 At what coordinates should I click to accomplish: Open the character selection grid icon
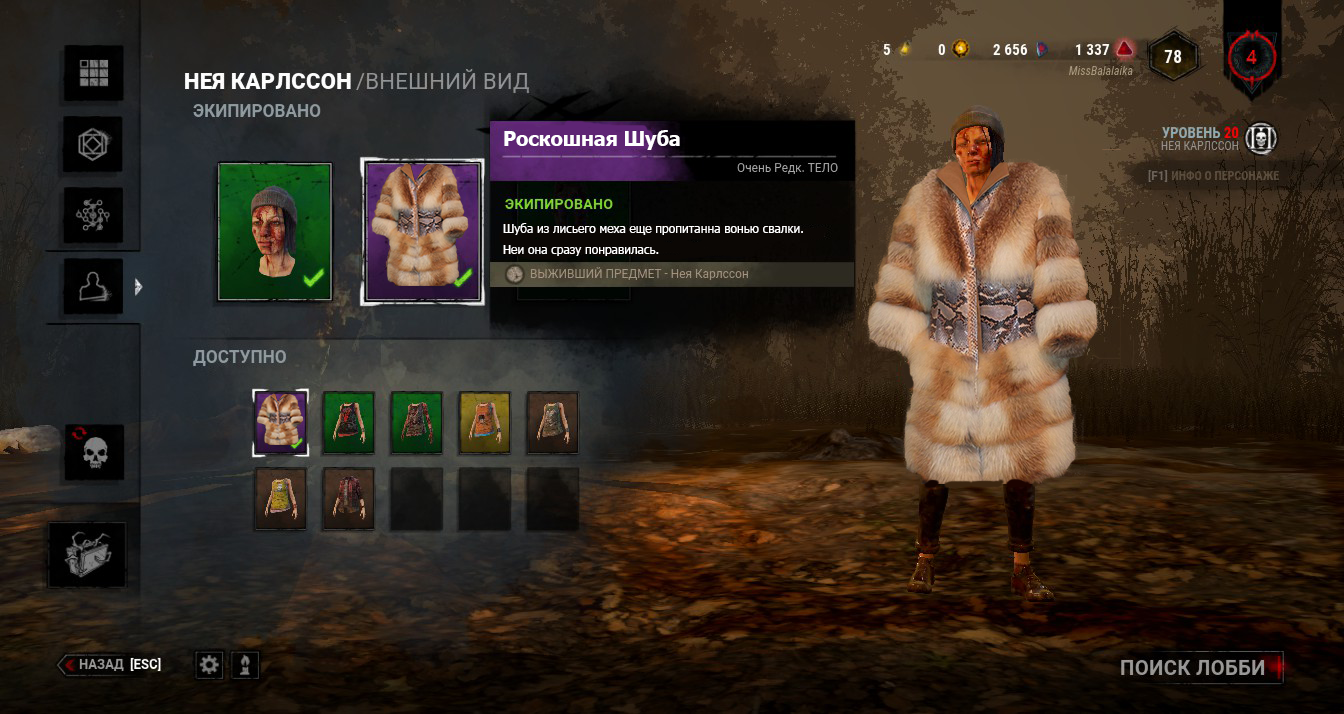coord(94,73)
